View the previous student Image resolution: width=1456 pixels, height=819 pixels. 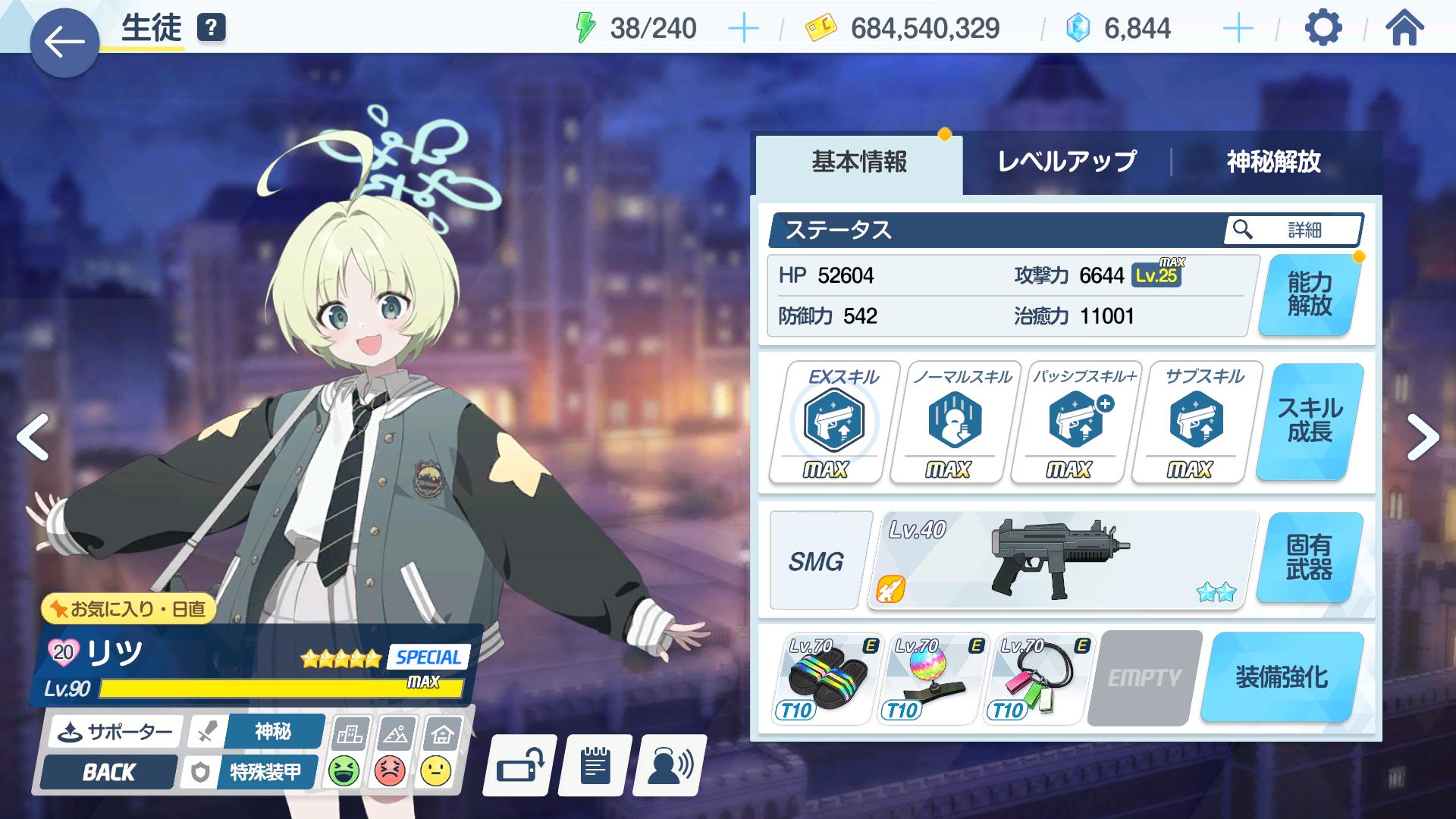(x=33, y=438)
